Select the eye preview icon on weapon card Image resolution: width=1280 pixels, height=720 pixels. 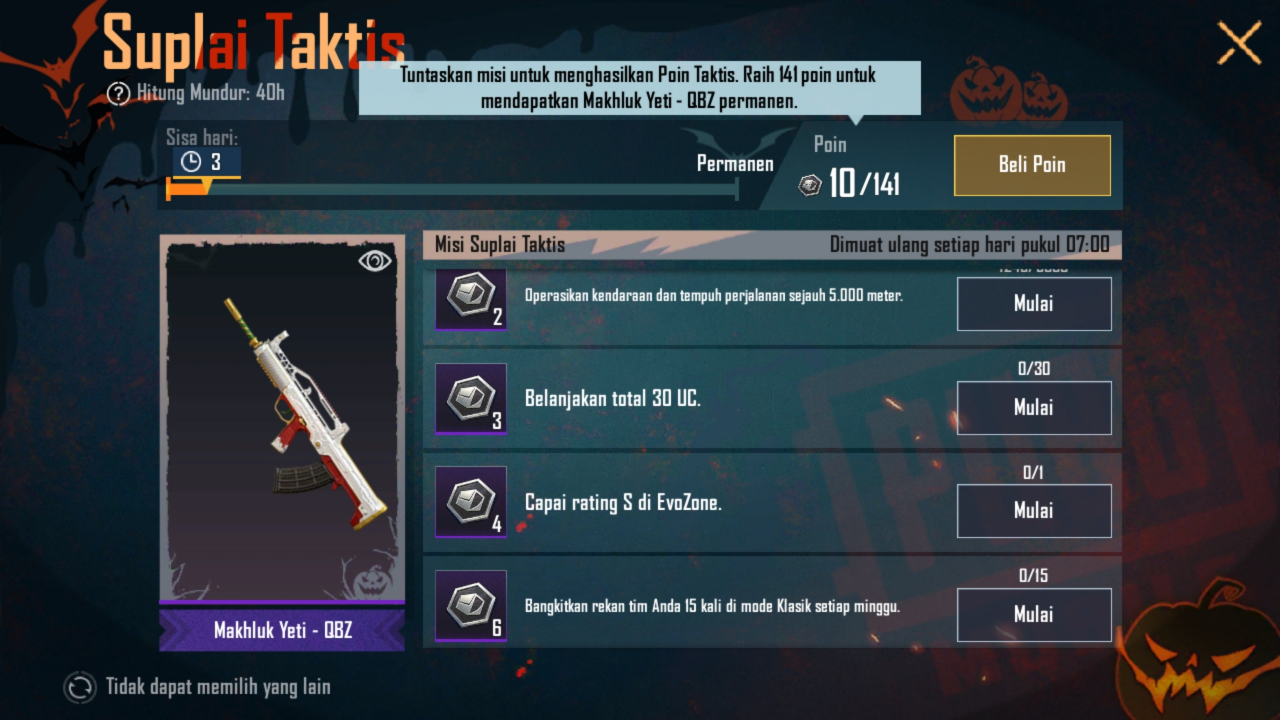(x=373, y=260)
